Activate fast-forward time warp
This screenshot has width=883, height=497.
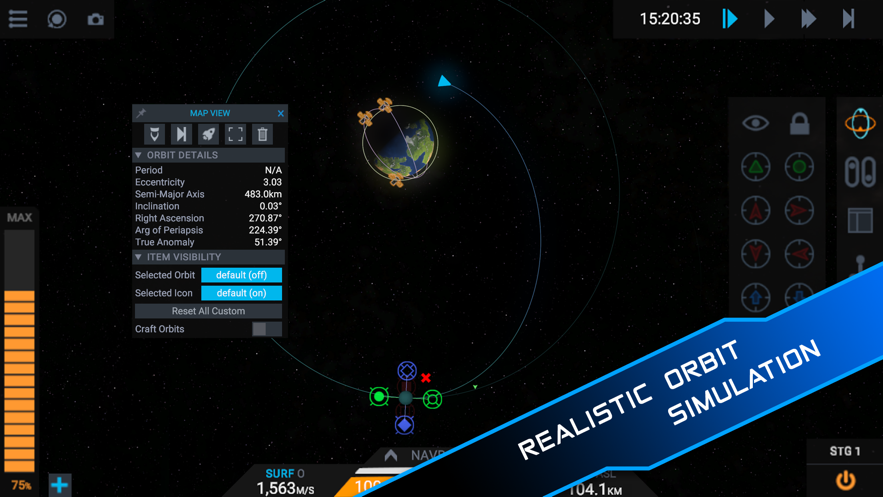tap(808, 19)
